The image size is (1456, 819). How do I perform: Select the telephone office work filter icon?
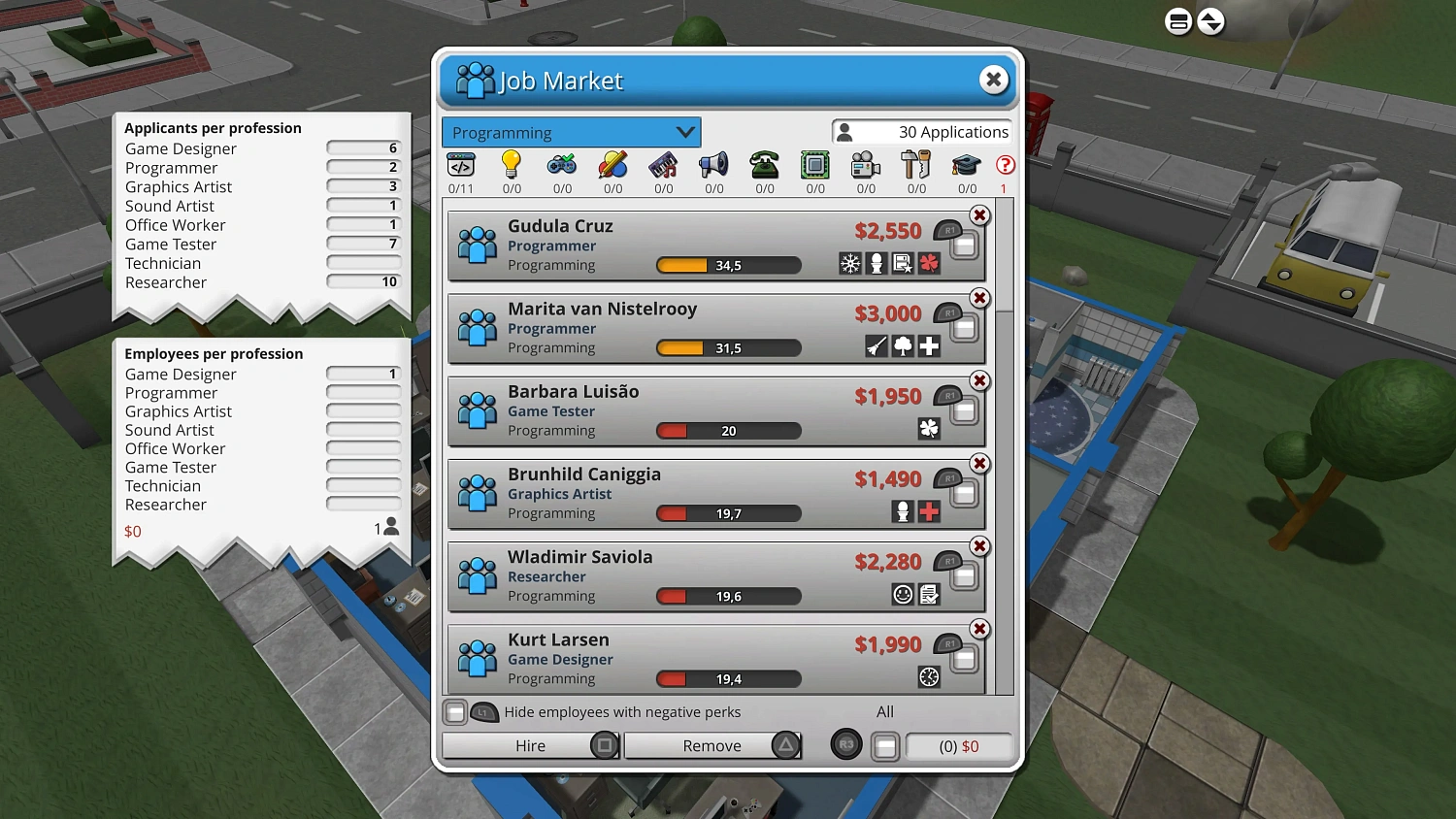[764, 165]
